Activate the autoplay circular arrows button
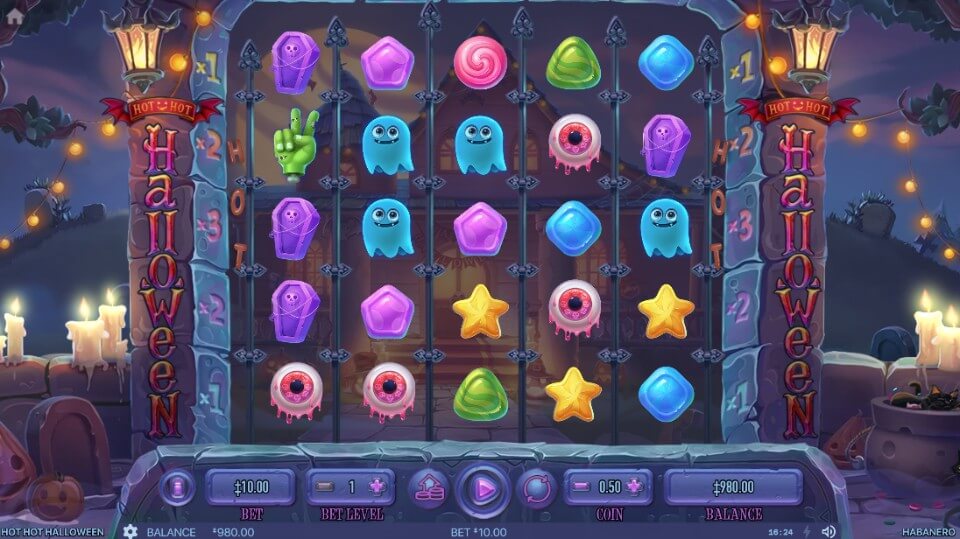 tap(537, 488)
